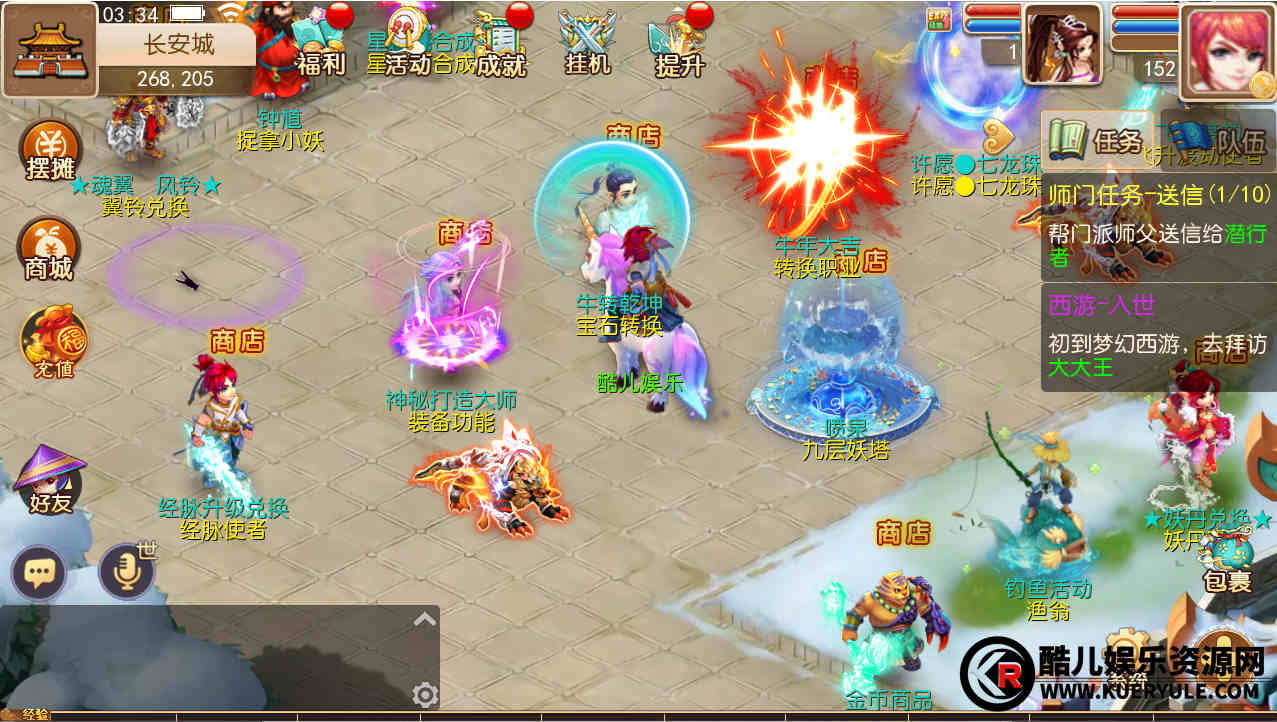Tap the chat speech bubble button
This screenshot has width=1277, height=722.
(39, 573)
